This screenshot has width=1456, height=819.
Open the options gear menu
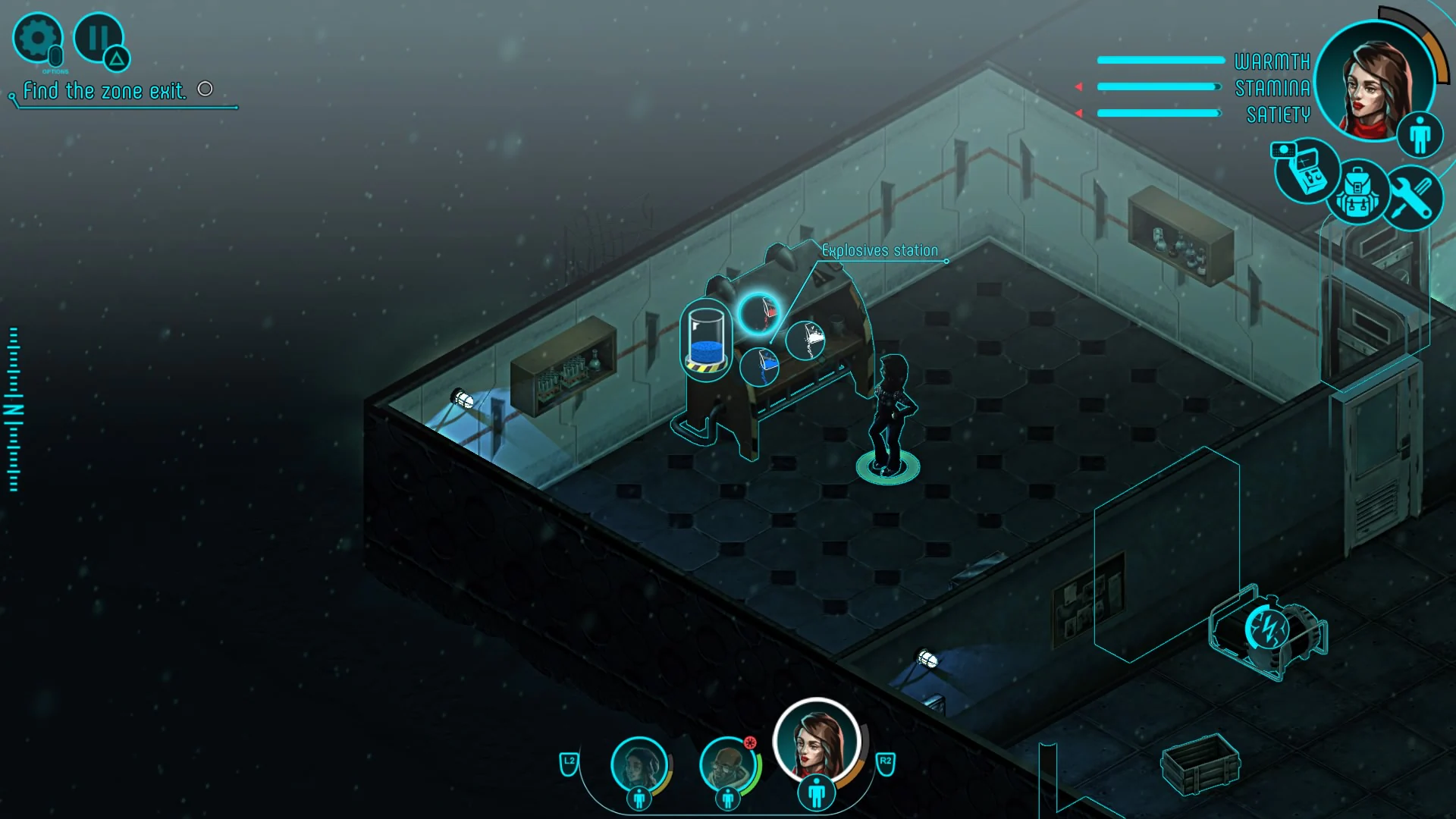point(37,37)
